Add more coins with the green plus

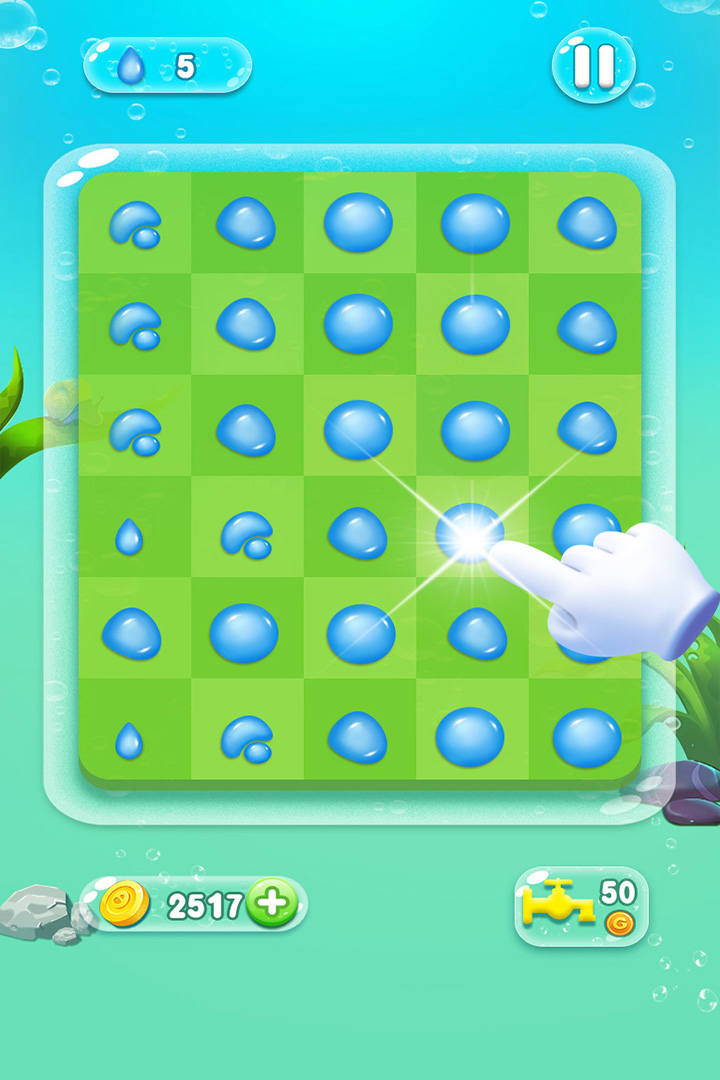coord(272,905)
